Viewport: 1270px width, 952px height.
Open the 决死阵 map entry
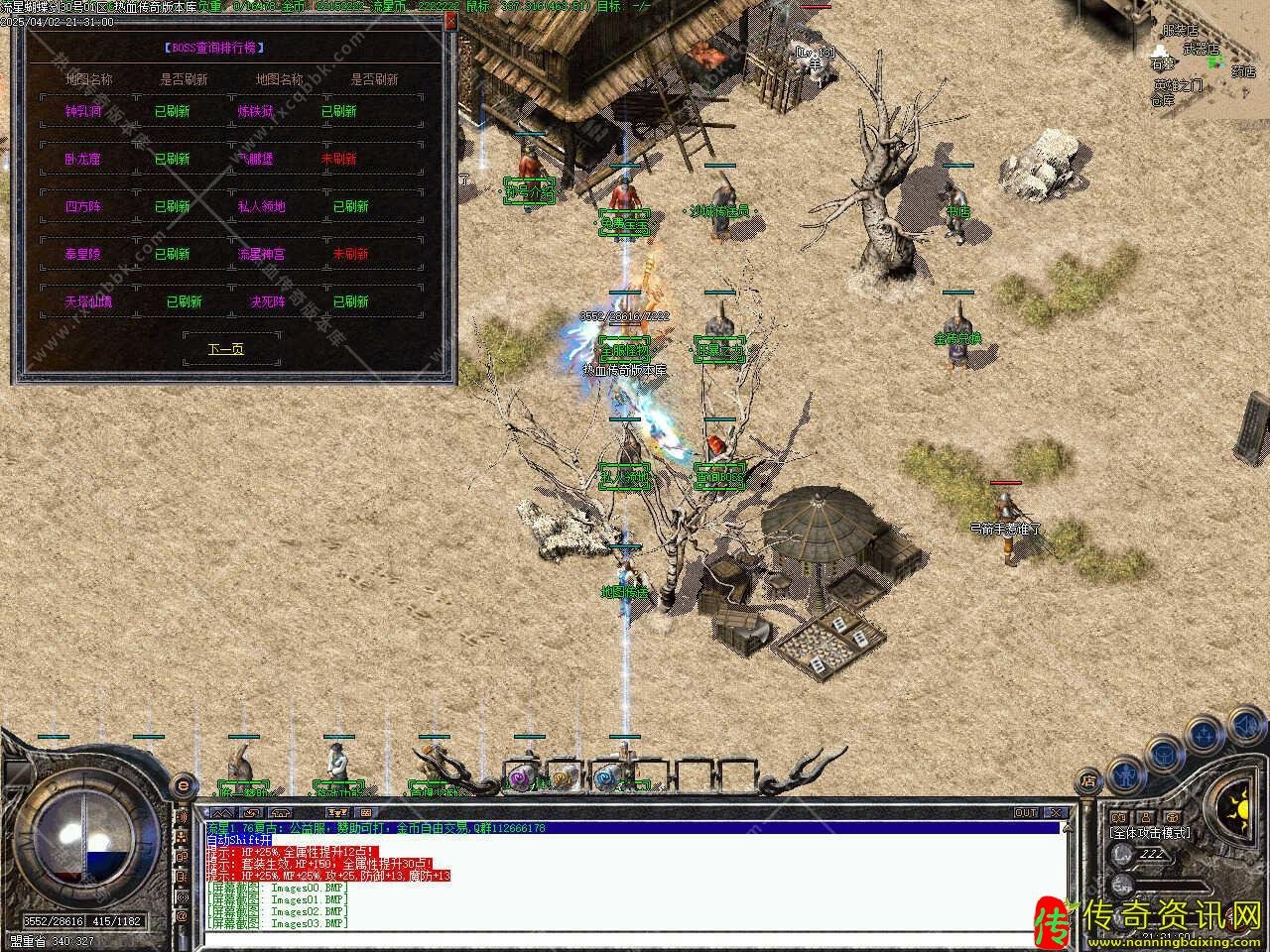tap(267, 301)
